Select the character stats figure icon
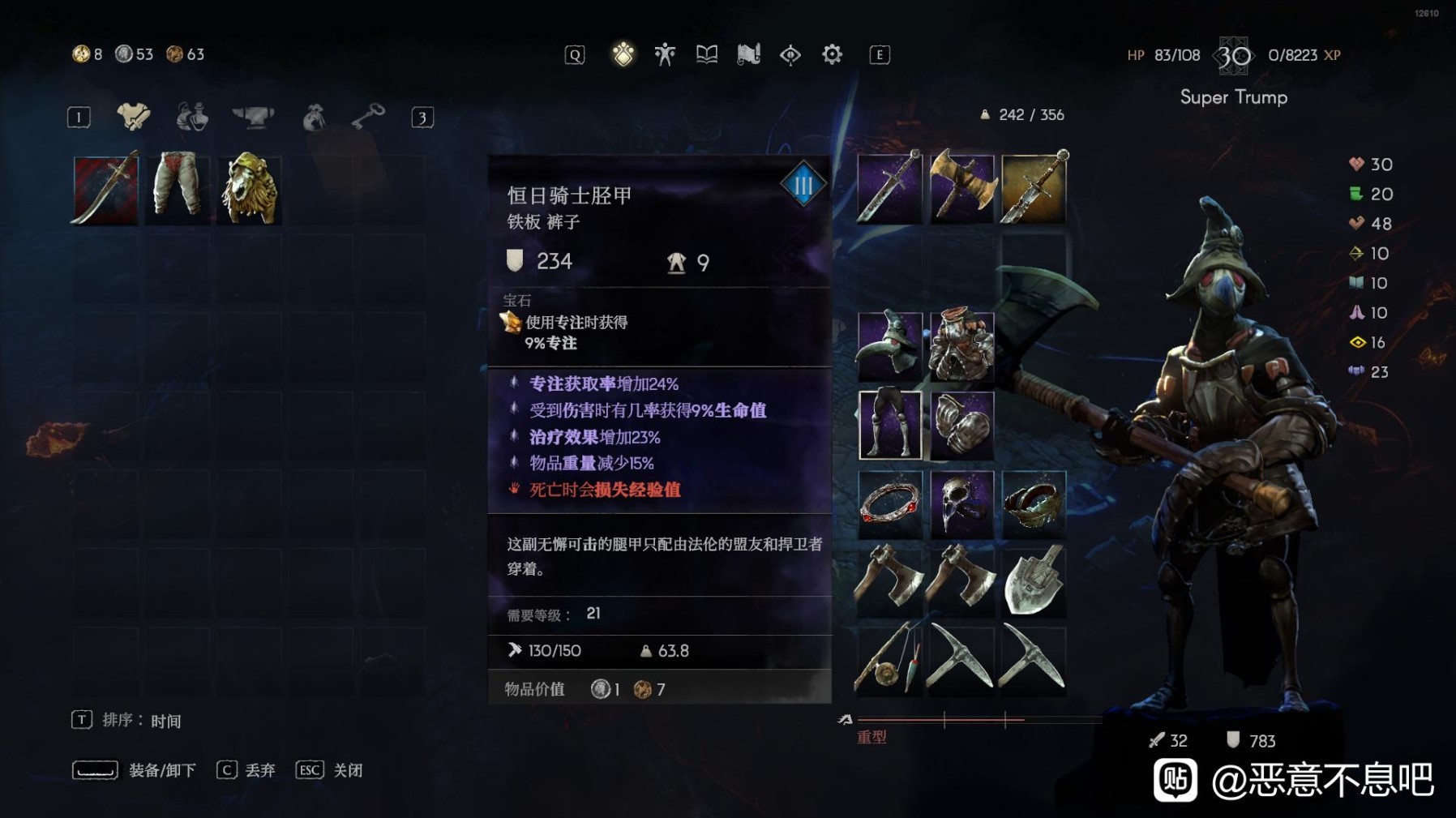Screen dimensions: 1456x818 (x=664, y=54)
